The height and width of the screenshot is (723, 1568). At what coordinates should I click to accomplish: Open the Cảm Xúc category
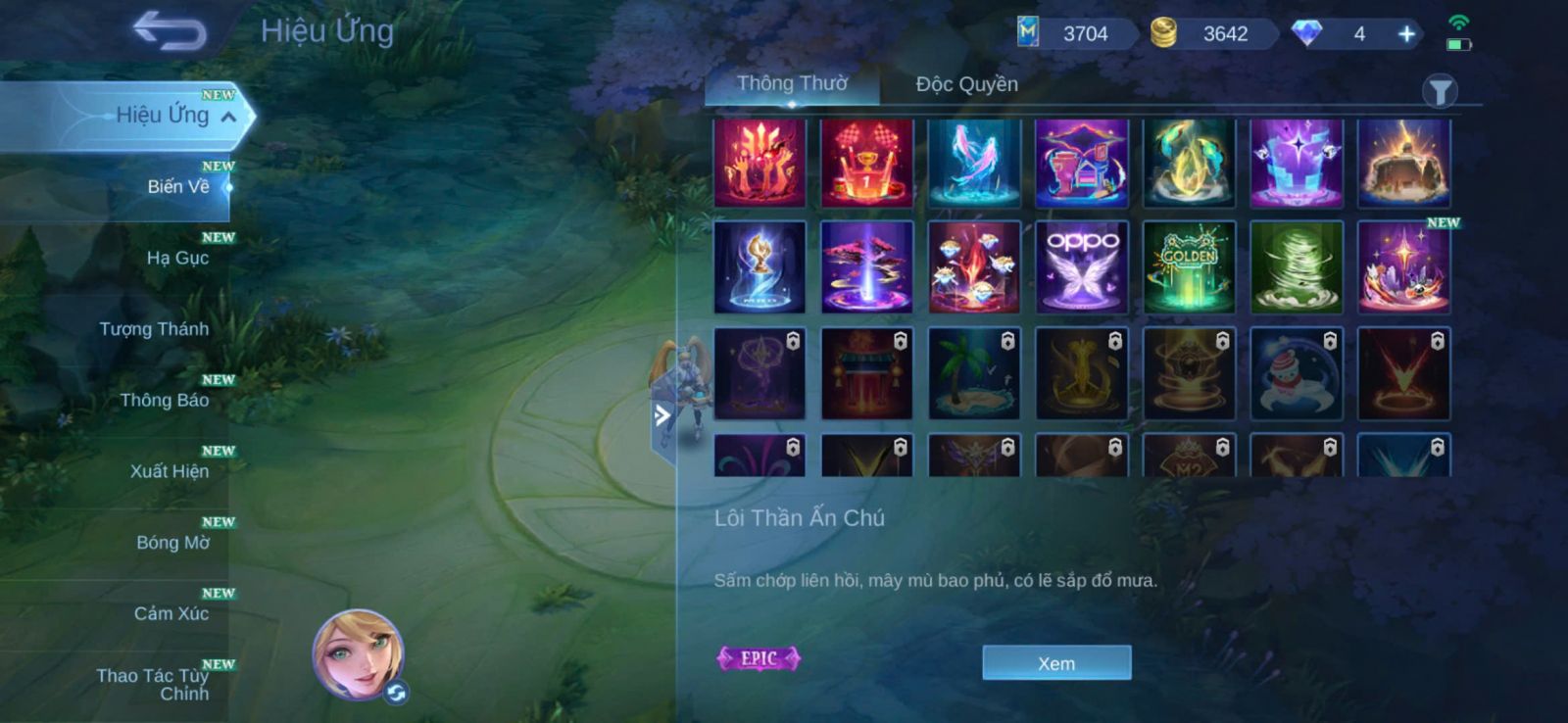point(171,614)
